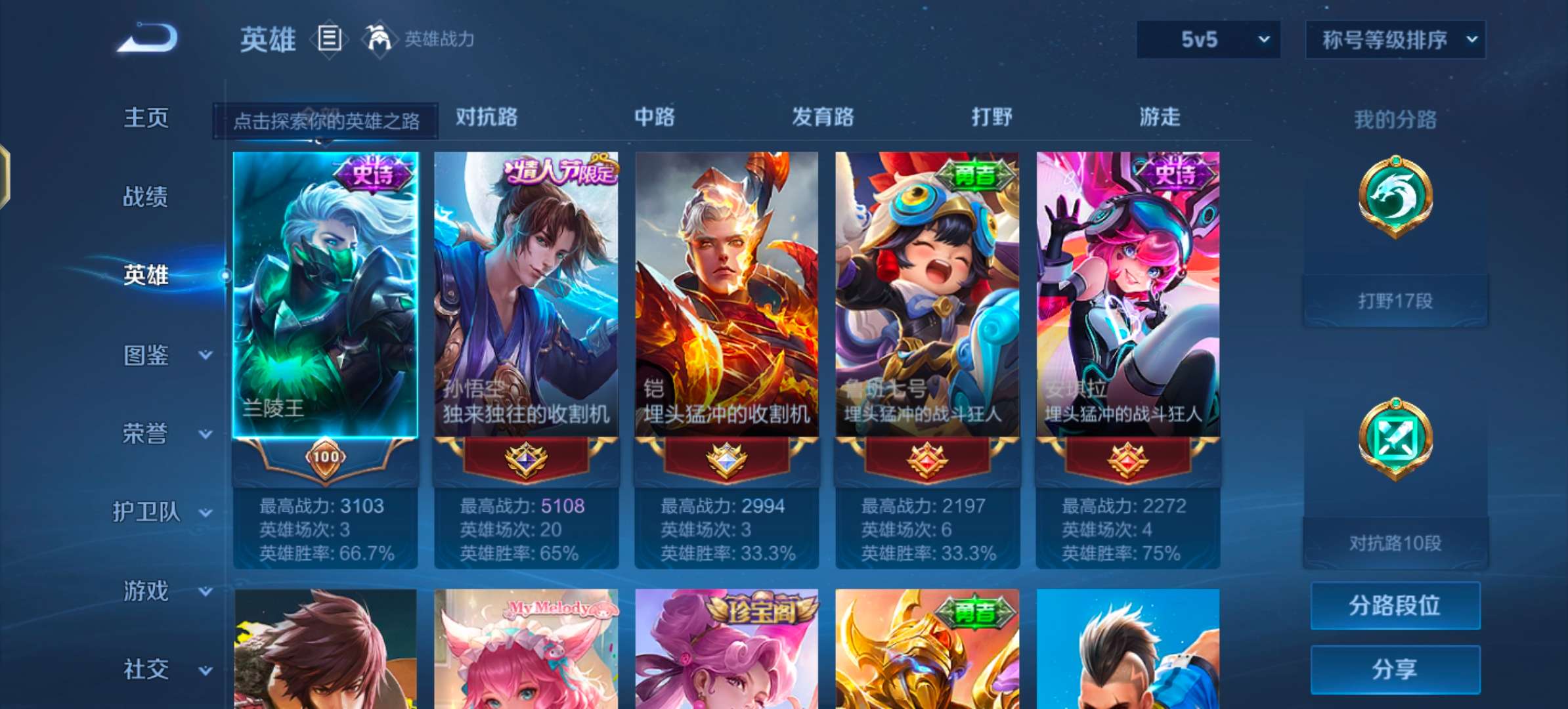This screenshot has width=1568, height=709.
Task: Open the 5v5 mode dropdown
Action: point(1207,39)
